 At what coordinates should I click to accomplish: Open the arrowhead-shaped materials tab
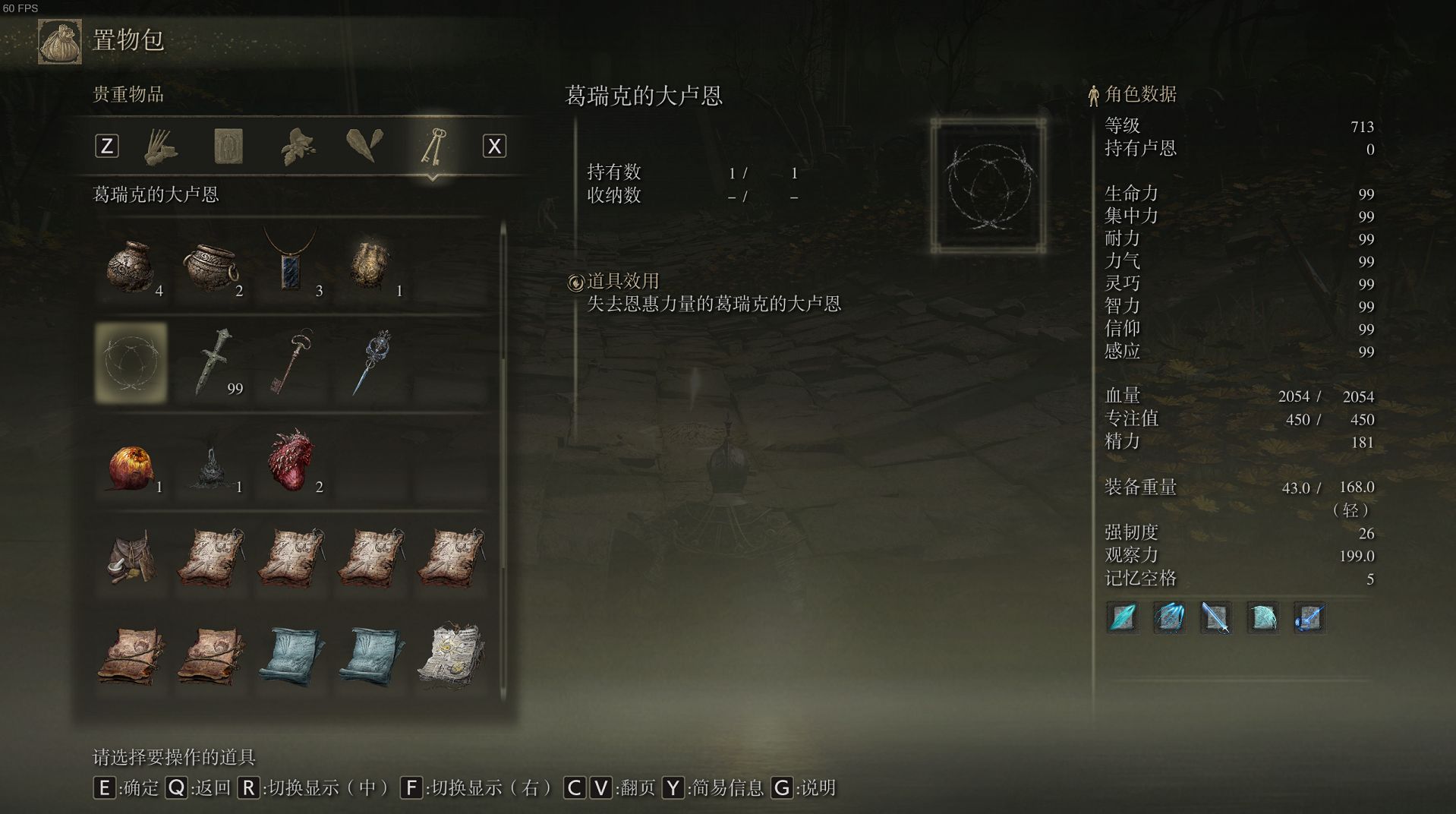(365, 145)
